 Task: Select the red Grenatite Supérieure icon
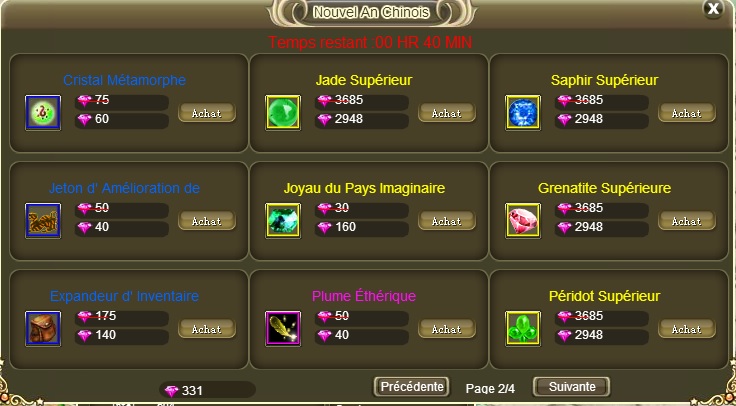coord(523,220)
